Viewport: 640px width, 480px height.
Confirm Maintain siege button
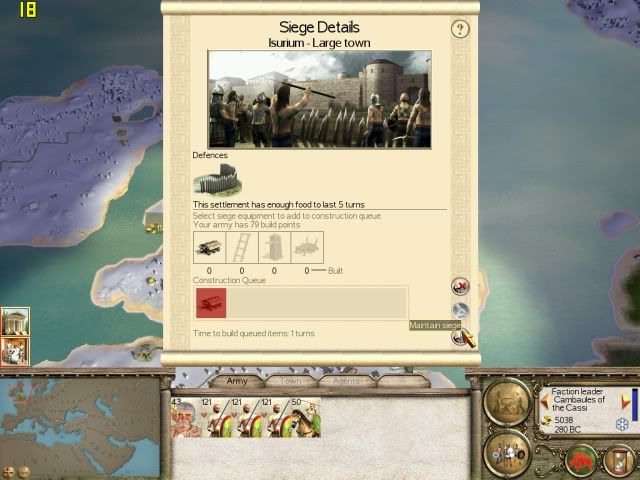pos(460,338)
